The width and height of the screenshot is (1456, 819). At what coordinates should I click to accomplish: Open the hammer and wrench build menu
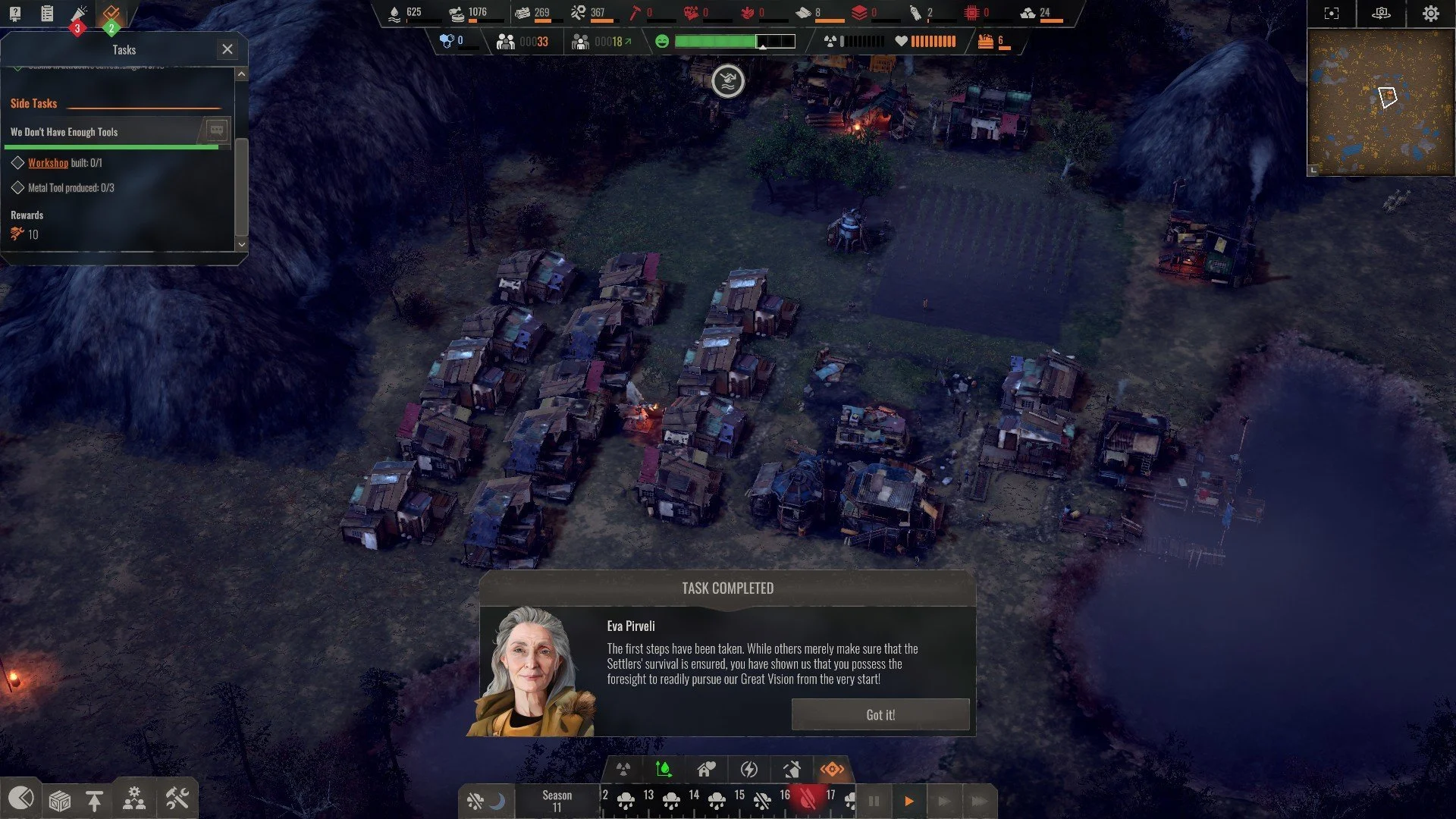[177, 799]
